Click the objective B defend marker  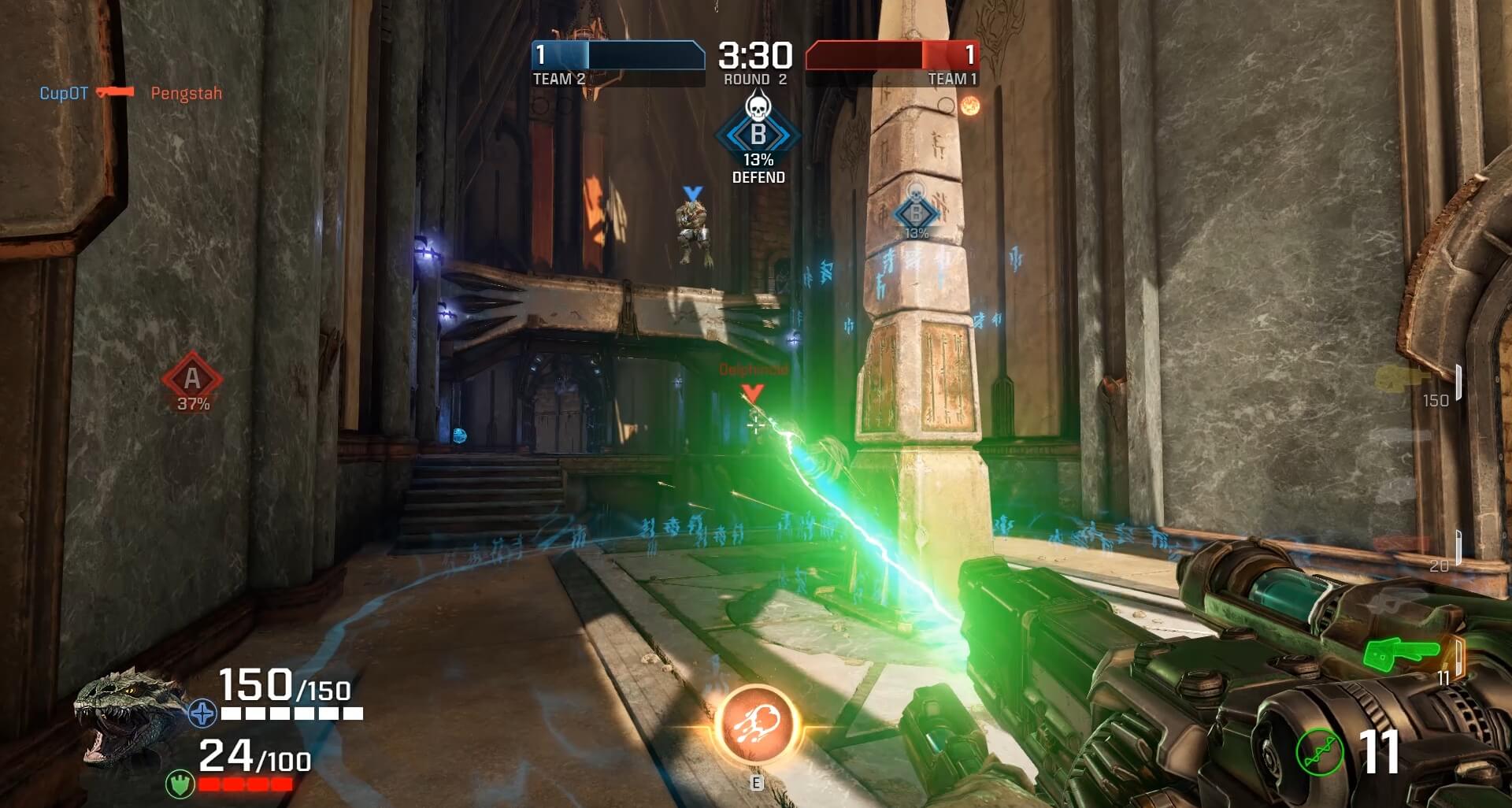[758, 135]
